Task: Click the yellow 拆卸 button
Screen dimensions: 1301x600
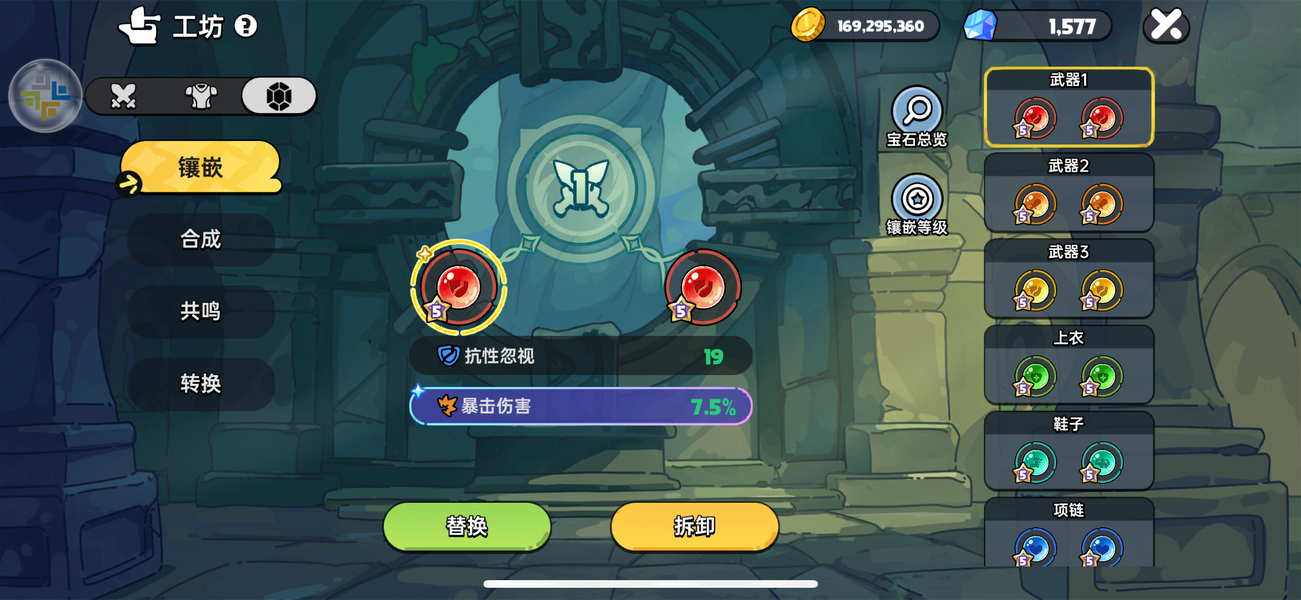Action: (x=694, y=526)
